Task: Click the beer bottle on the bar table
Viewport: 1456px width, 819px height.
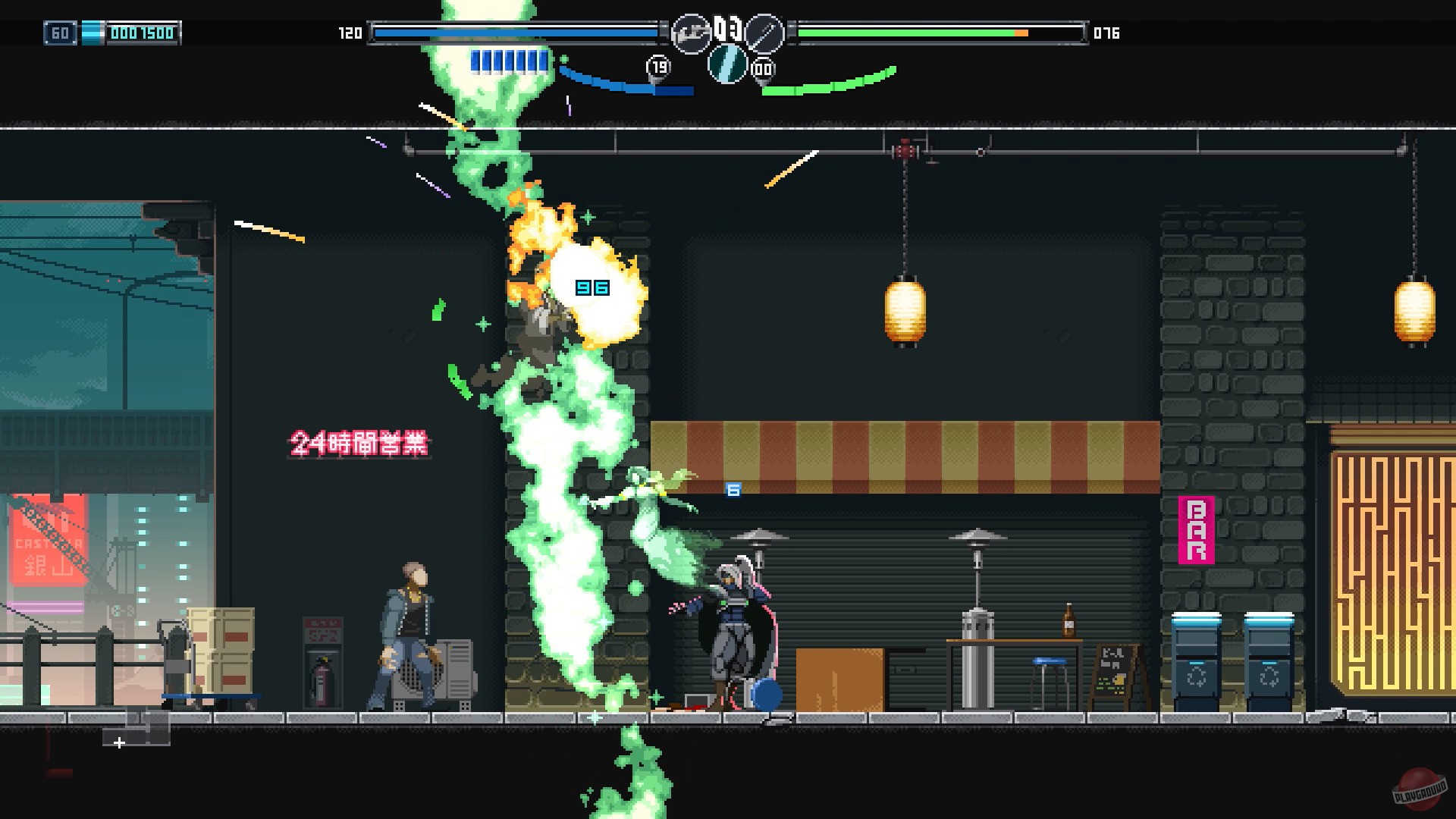Action: [1068, 620]
